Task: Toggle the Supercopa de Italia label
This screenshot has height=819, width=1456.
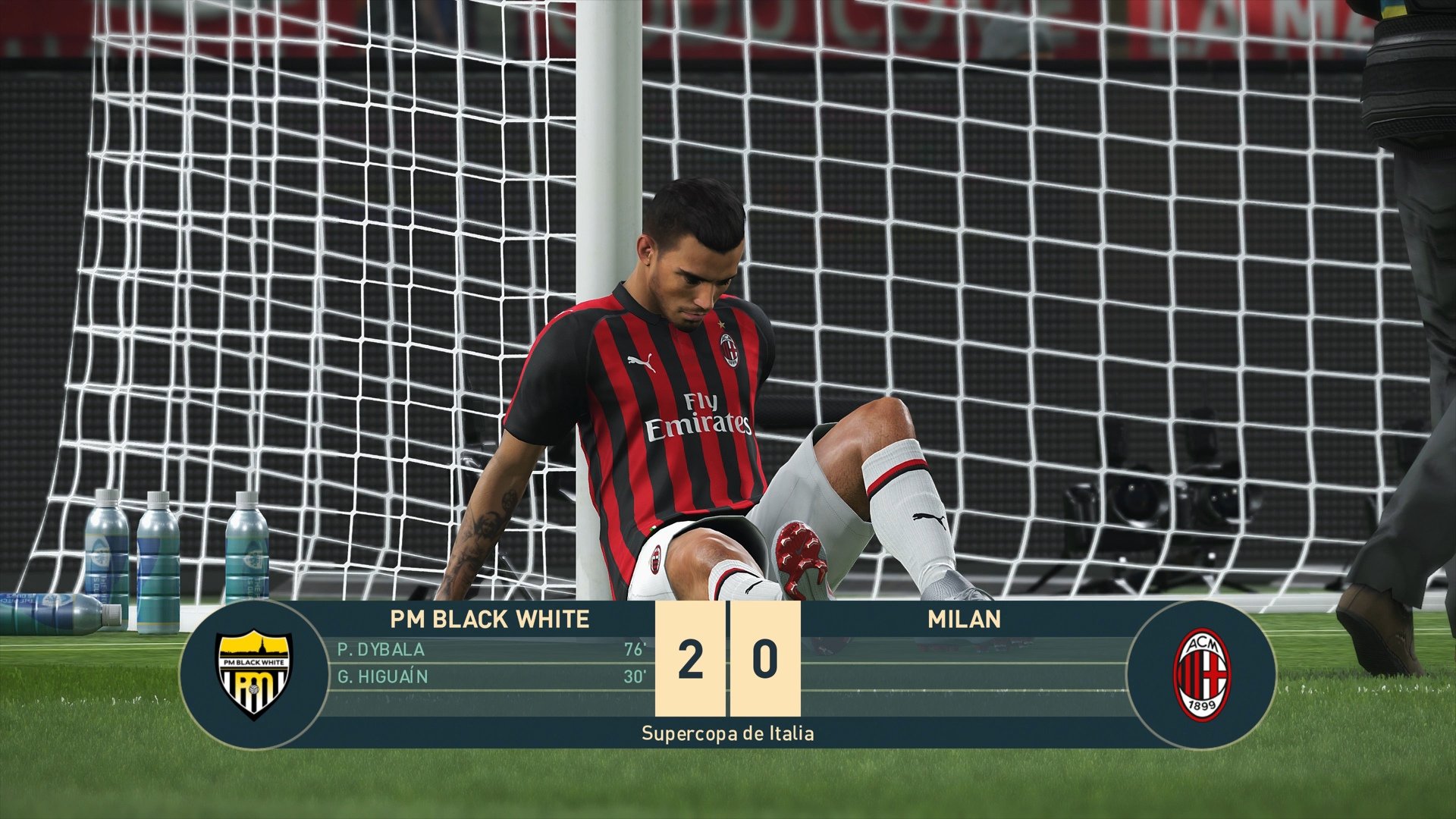Action: pos(726,733)
